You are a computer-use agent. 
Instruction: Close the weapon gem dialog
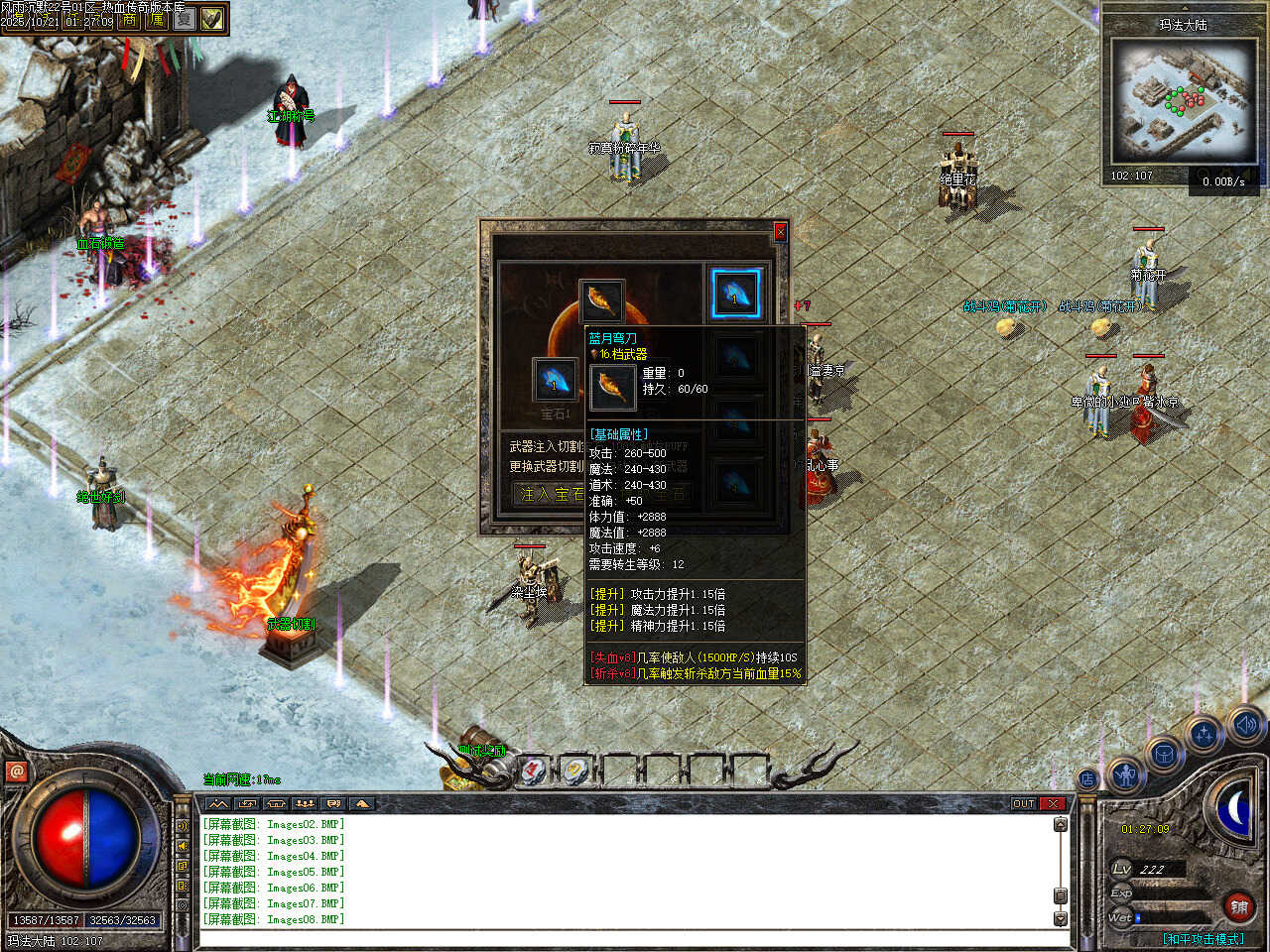point(780,231)
